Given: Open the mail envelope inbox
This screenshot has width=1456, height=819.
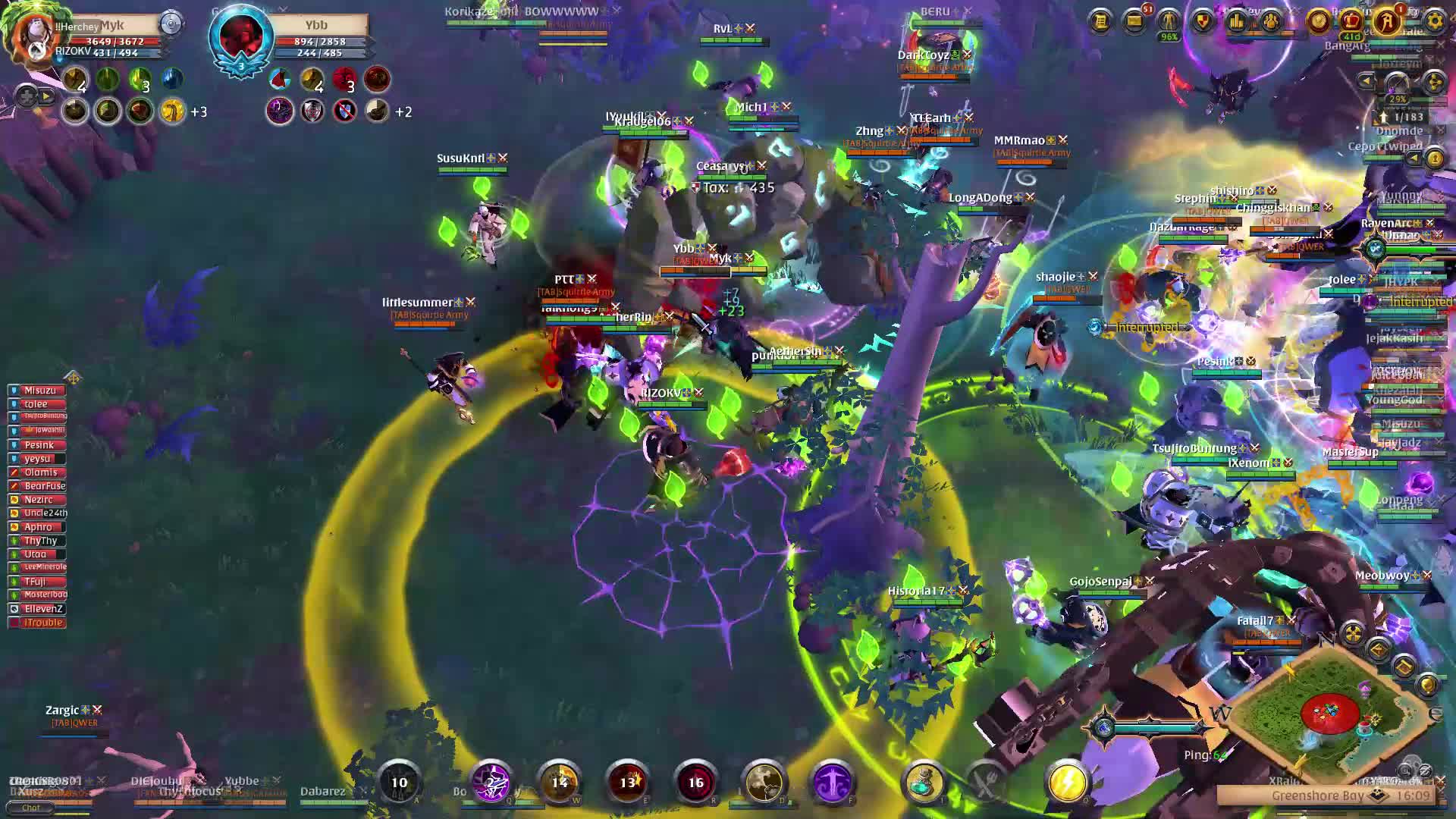Looking at the screenshot, I should 1134,21.
